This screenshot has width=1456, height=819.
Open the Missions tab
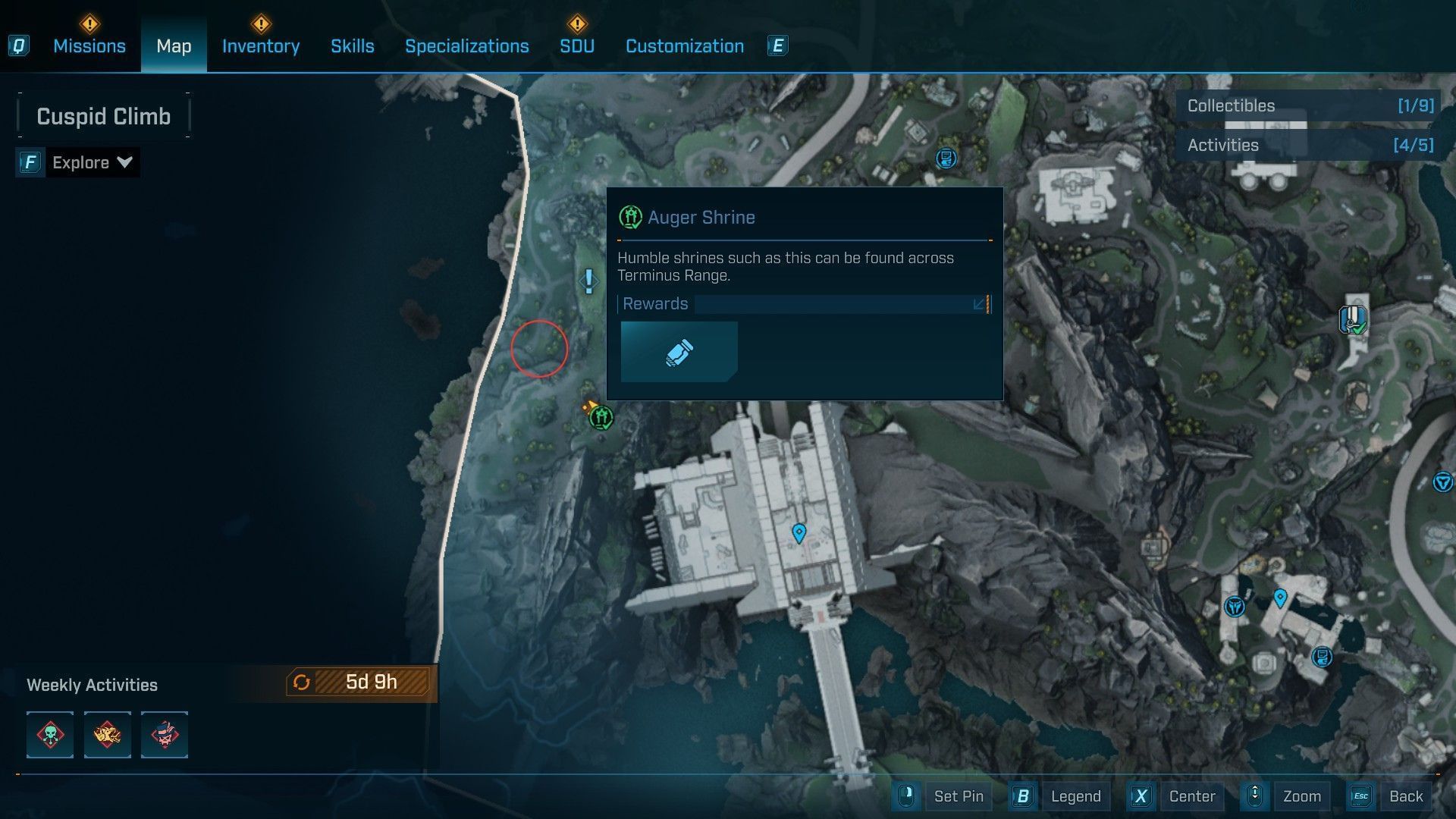coord(89,46)
